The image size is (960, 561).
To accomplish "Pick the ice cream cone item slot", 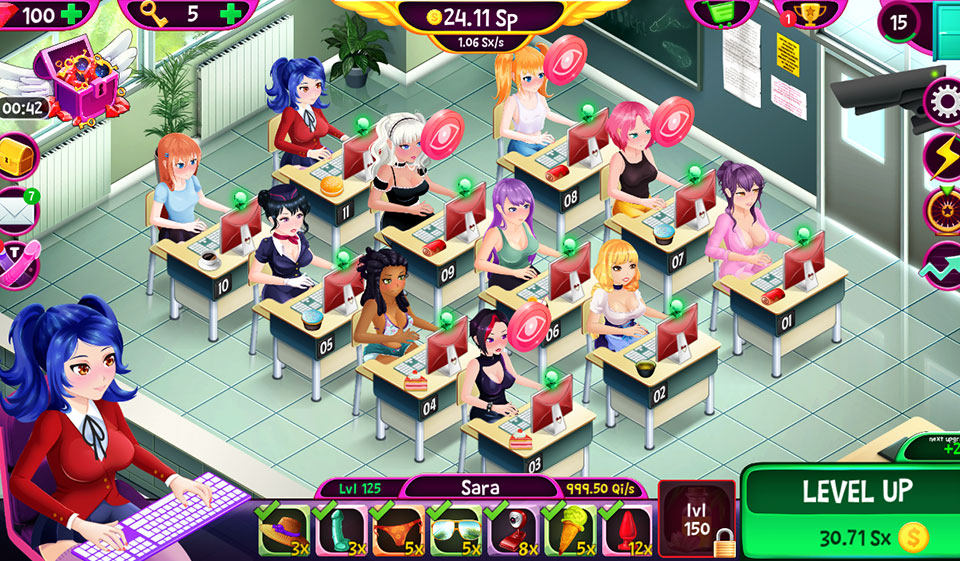I will [x=568, y=529].
